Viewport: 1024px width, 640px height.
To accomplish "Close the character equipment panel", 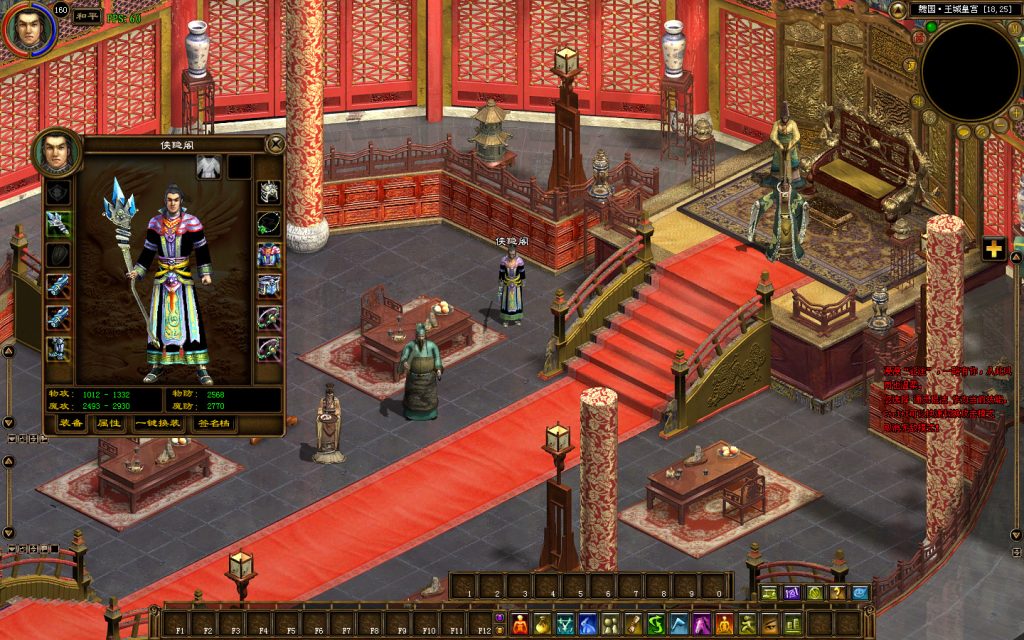I will pyautogui.click(x=275, y=144).
